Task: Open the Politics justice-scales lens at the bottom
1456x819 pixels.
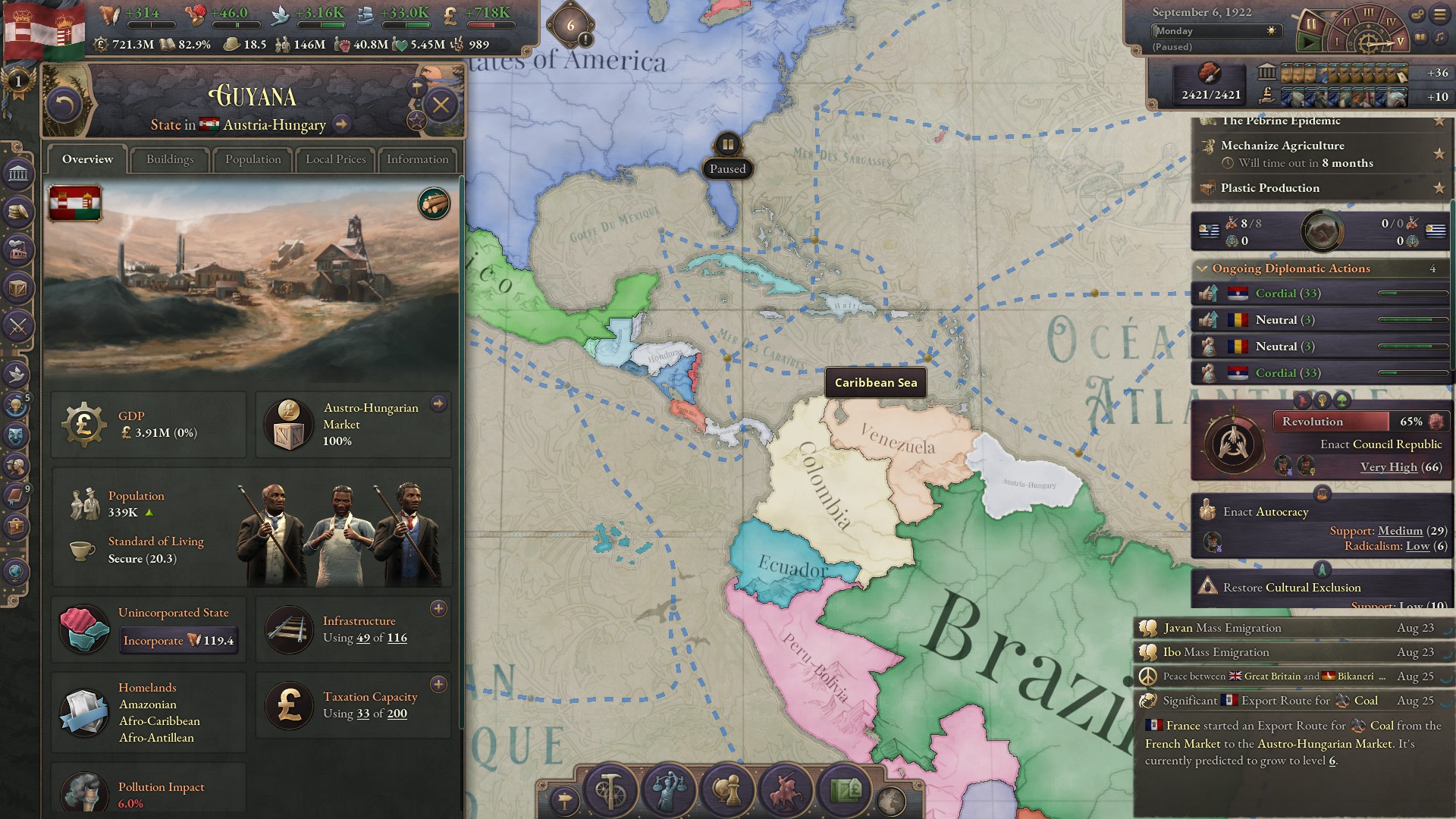Action: (667, 791)
